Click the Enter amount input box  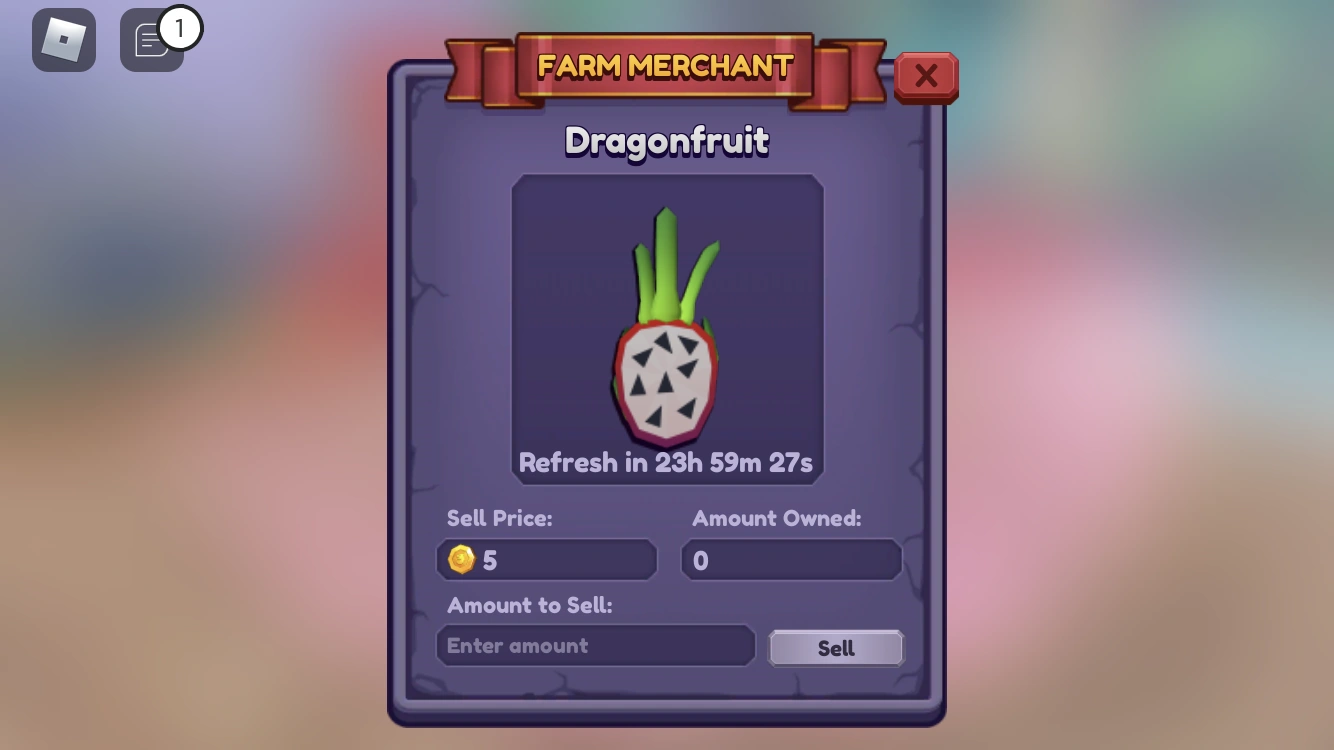[595, 645]
